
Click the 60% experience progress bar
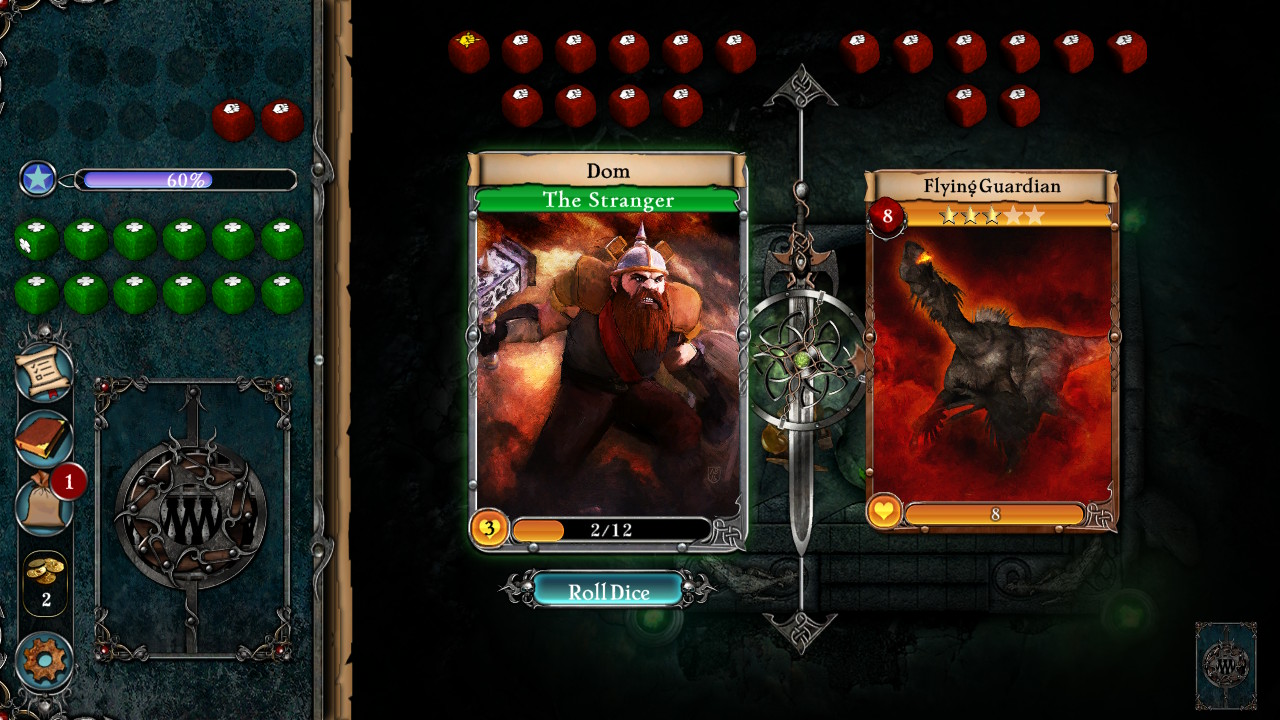coord(185,181)
